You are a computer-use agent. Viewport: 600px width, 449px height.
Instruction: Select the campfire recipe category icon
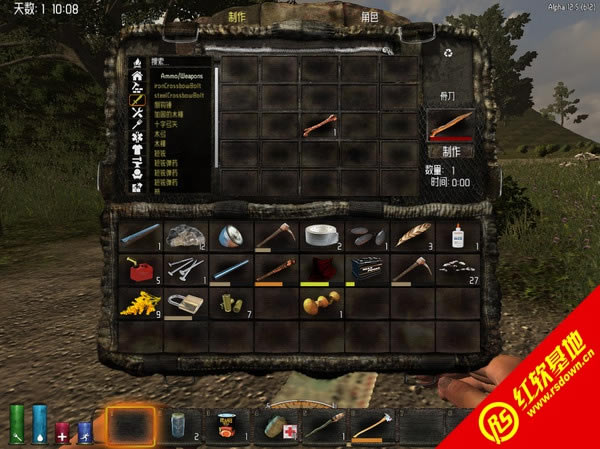pos(136,62)
